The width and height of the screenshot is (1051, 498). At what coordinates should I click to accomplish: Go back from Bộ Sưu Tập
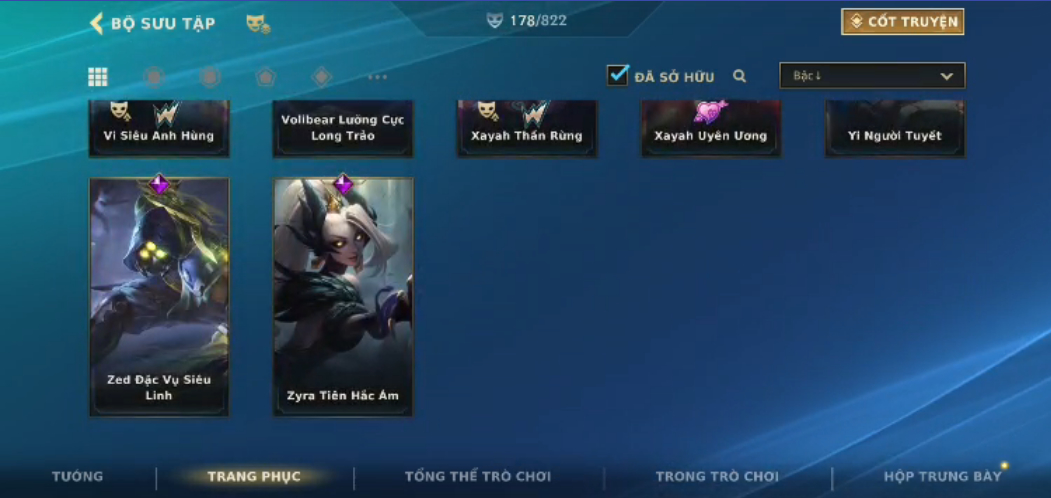coord(97,23)
